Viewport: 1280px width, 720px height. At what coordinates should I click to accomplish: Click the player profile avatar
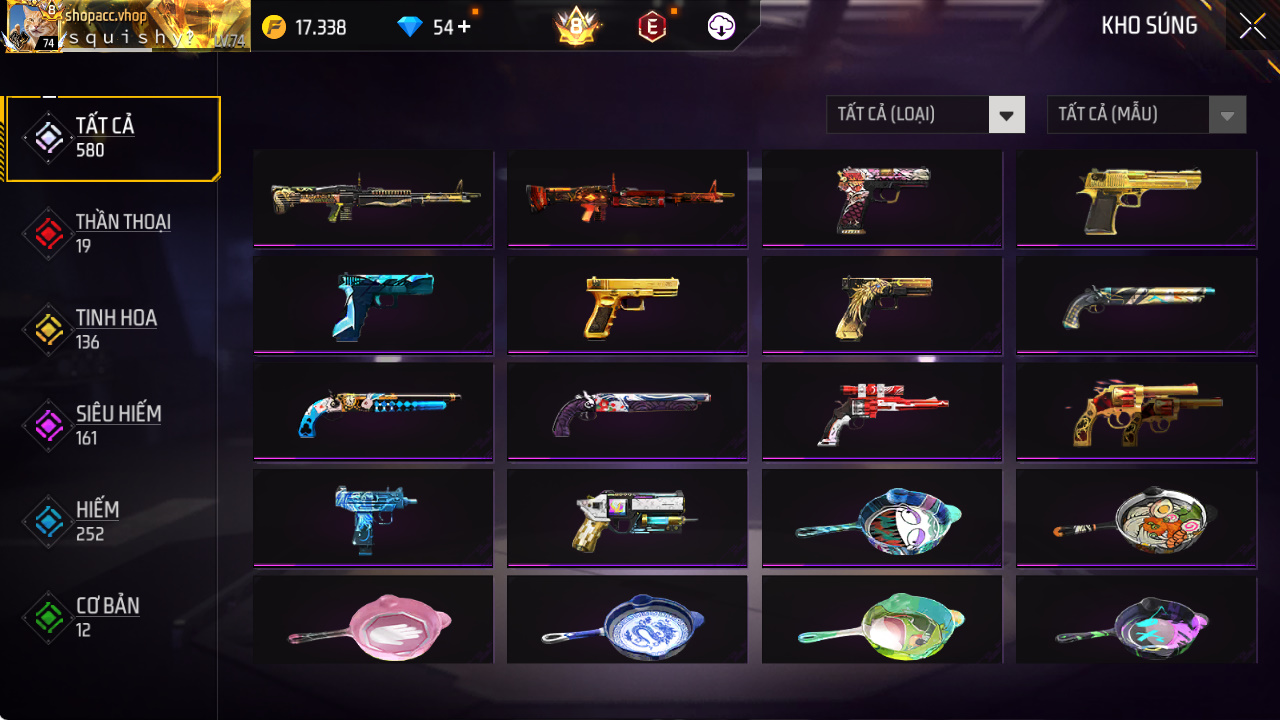(32, 27)
